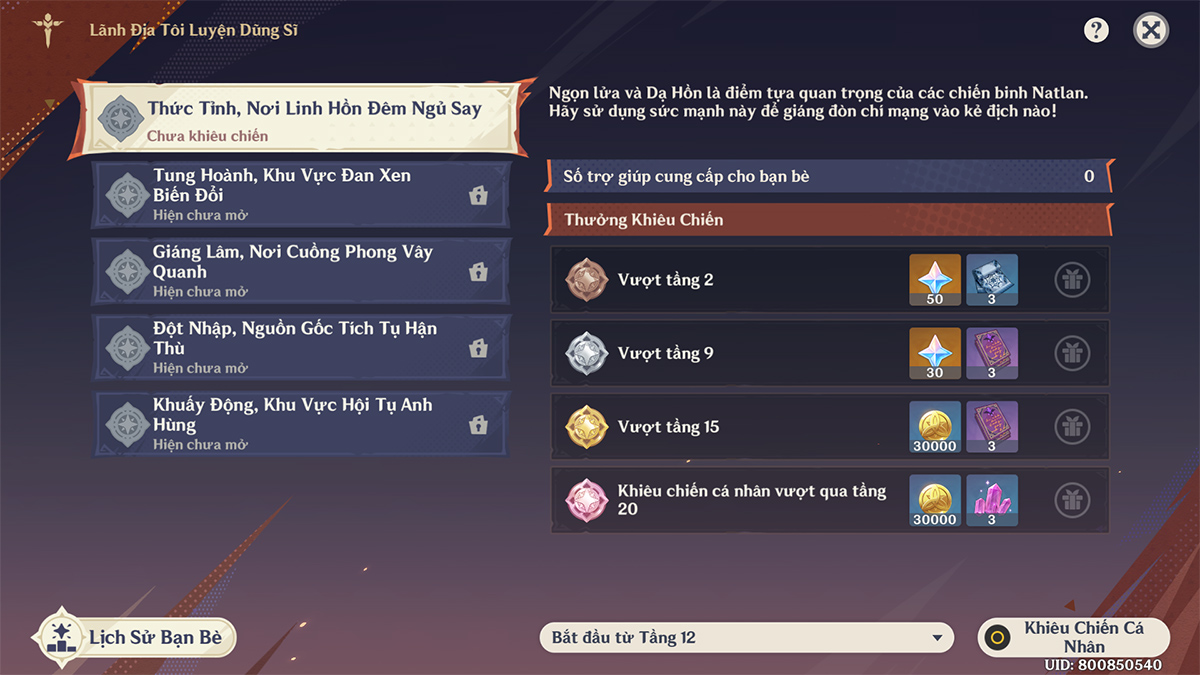Pick locked stage Đột Nhập, Nguồn Gốc Tích Tụ Hận Thù
Screen dimensions: 1200x675
click(302, 347)
